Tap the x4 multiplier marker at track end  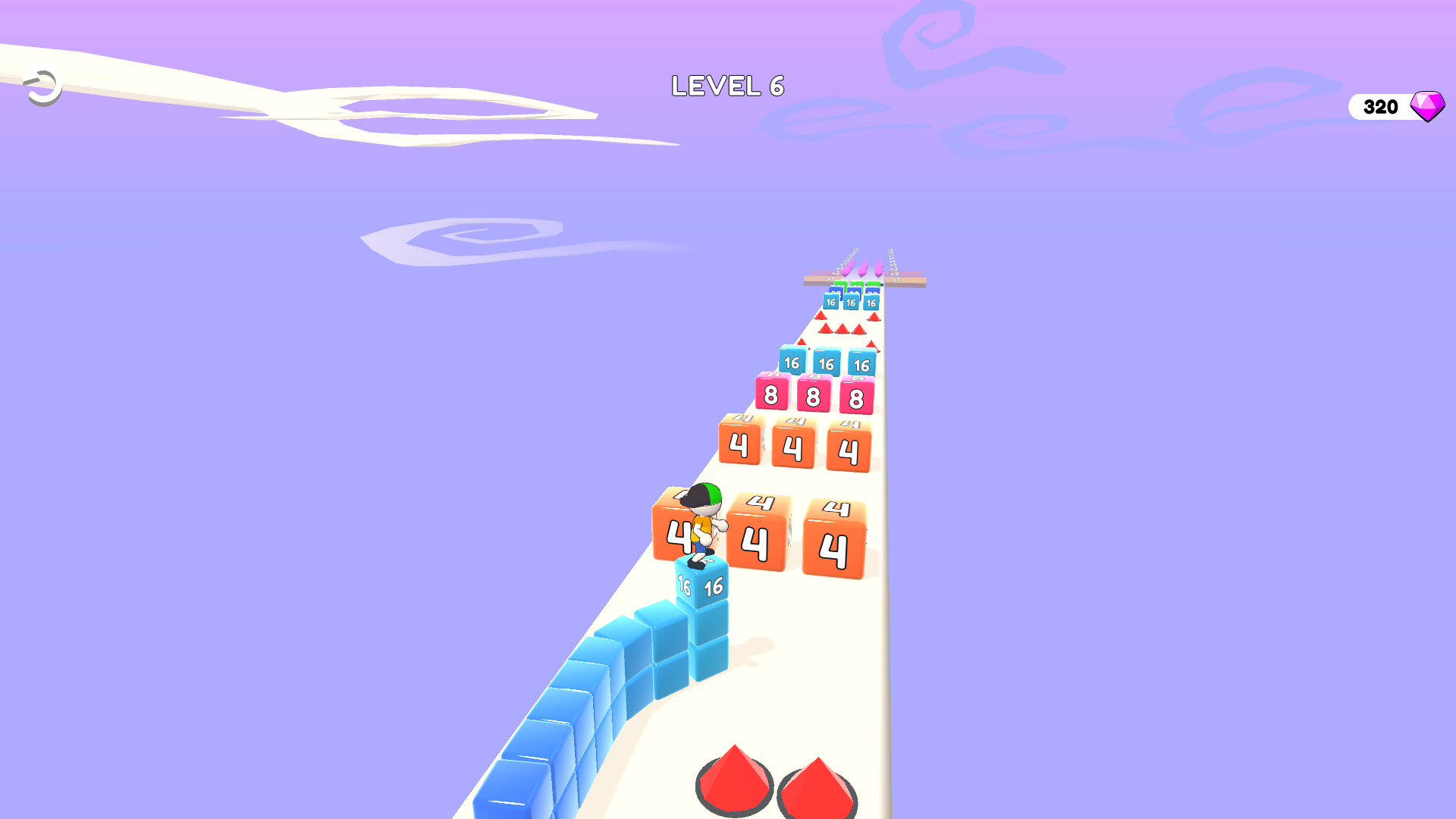tap(893, 265)
